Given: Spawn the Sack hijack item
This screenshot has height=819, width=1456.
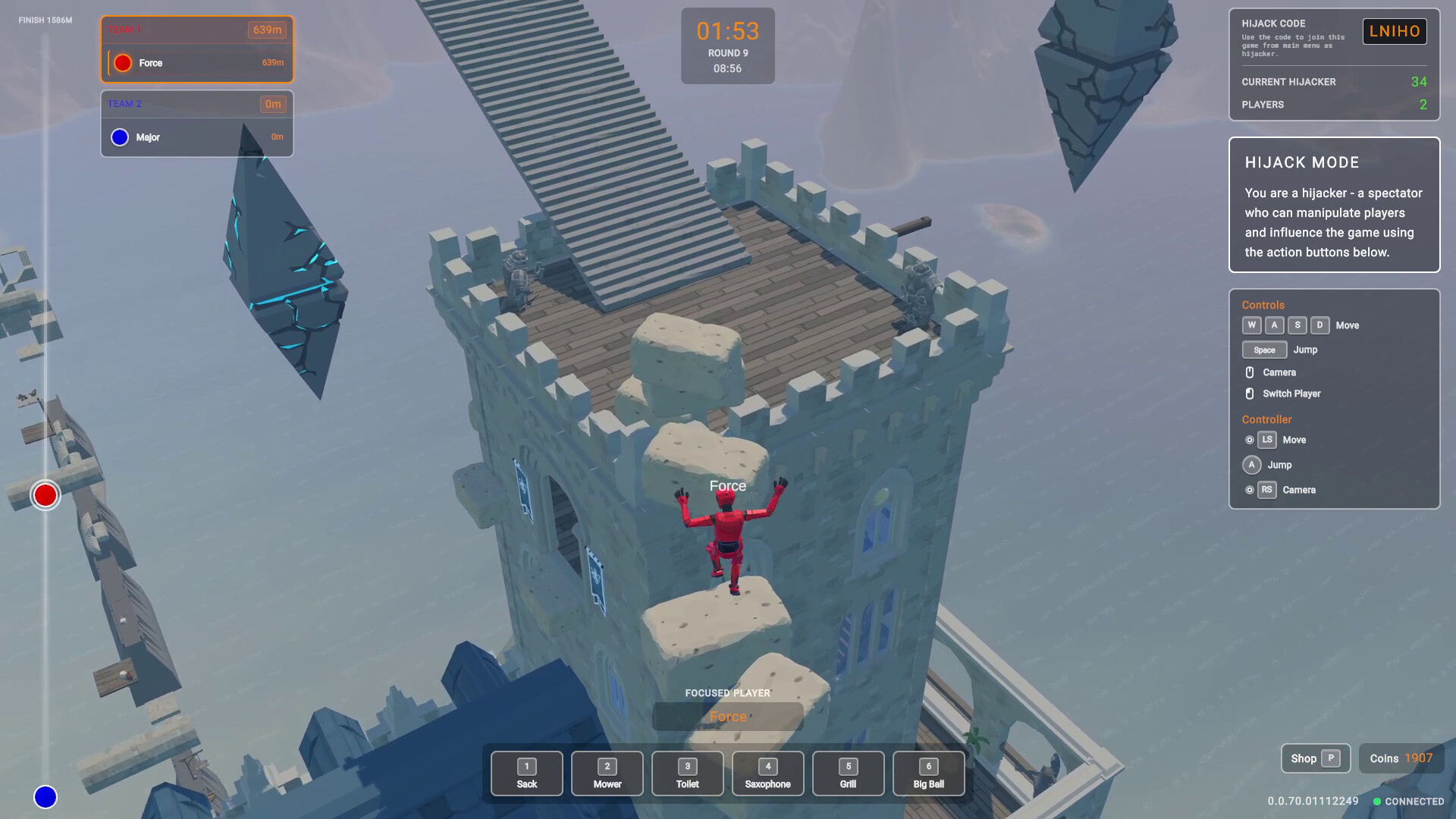Looking at the screenshot, I should 526,773.
